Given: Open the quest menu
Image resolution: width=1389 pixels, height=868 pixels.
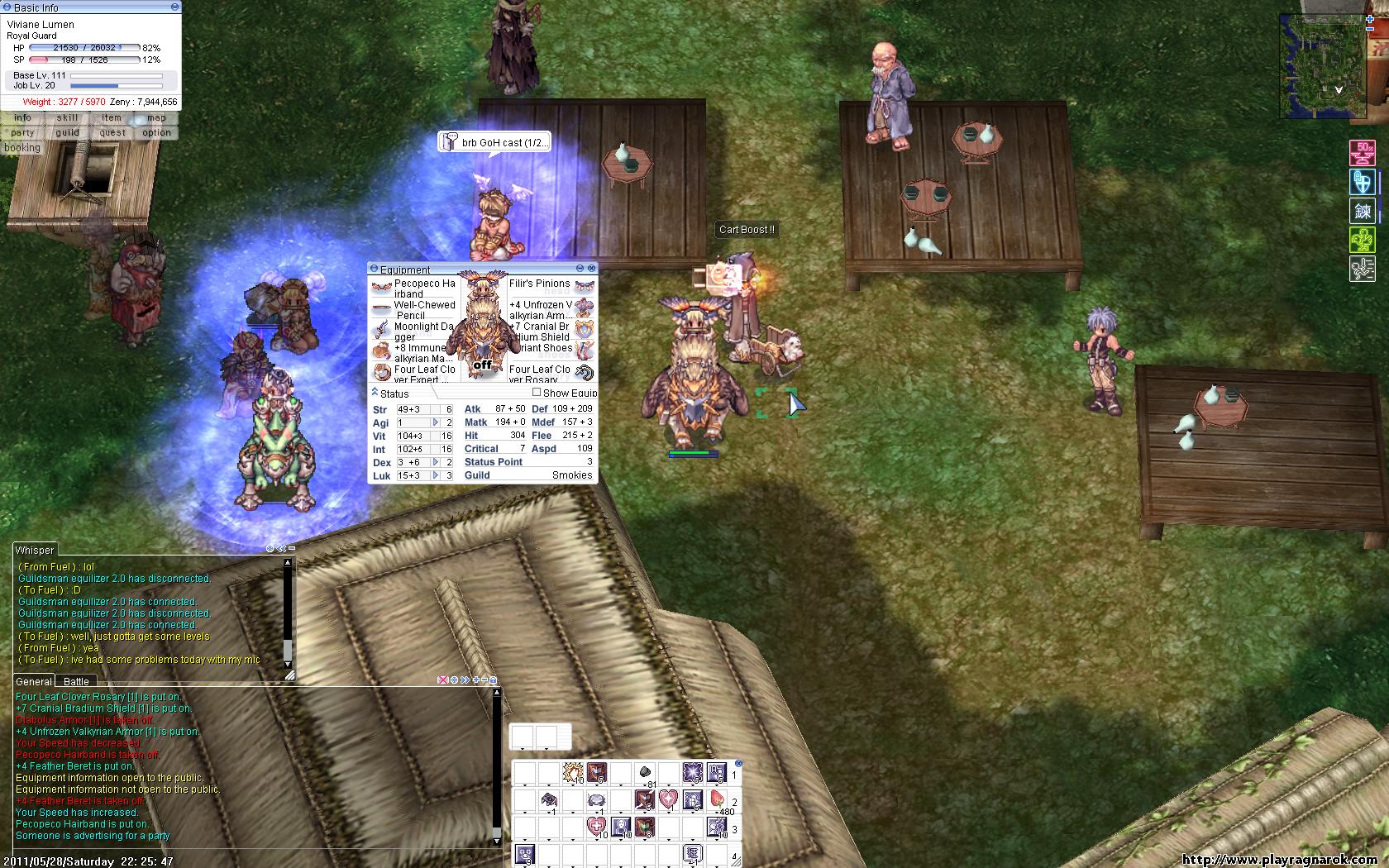Looking at the screenshot, I should click(x=112, y=132).
